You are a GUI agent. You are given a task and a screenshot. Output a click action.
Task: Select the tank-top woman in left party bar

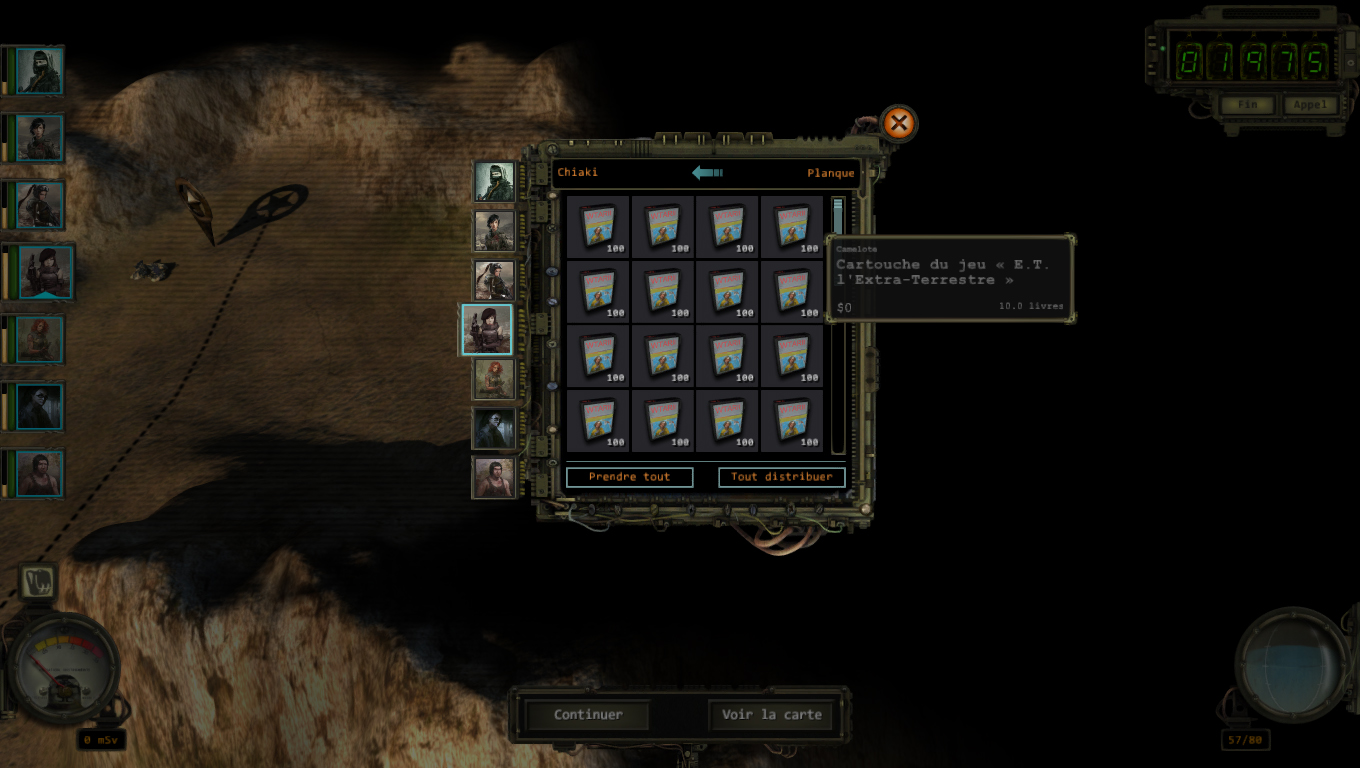pos(39,473)
